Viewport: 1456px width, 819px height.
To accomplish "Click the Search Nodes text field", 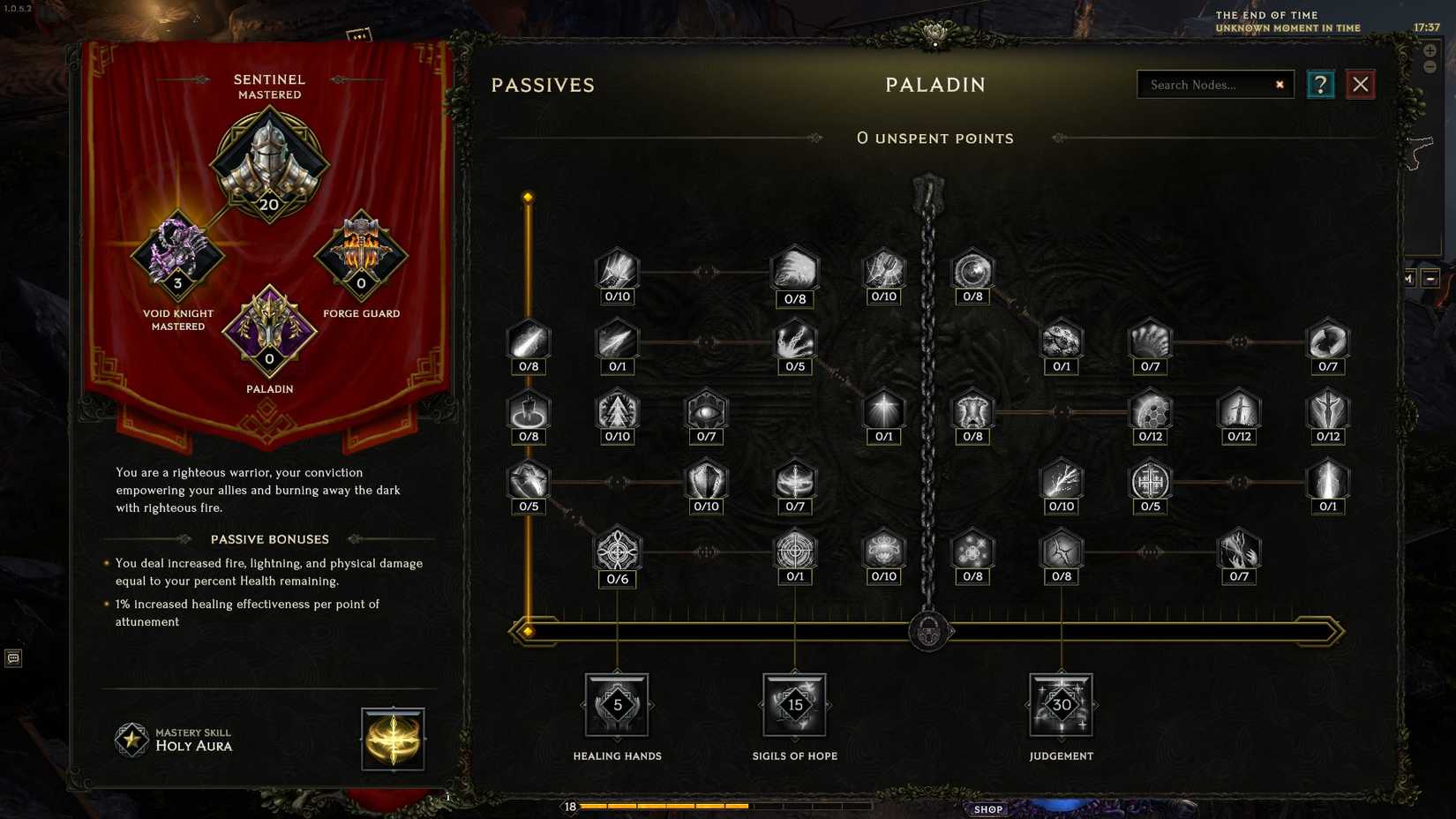I will tap(1209, 85).
